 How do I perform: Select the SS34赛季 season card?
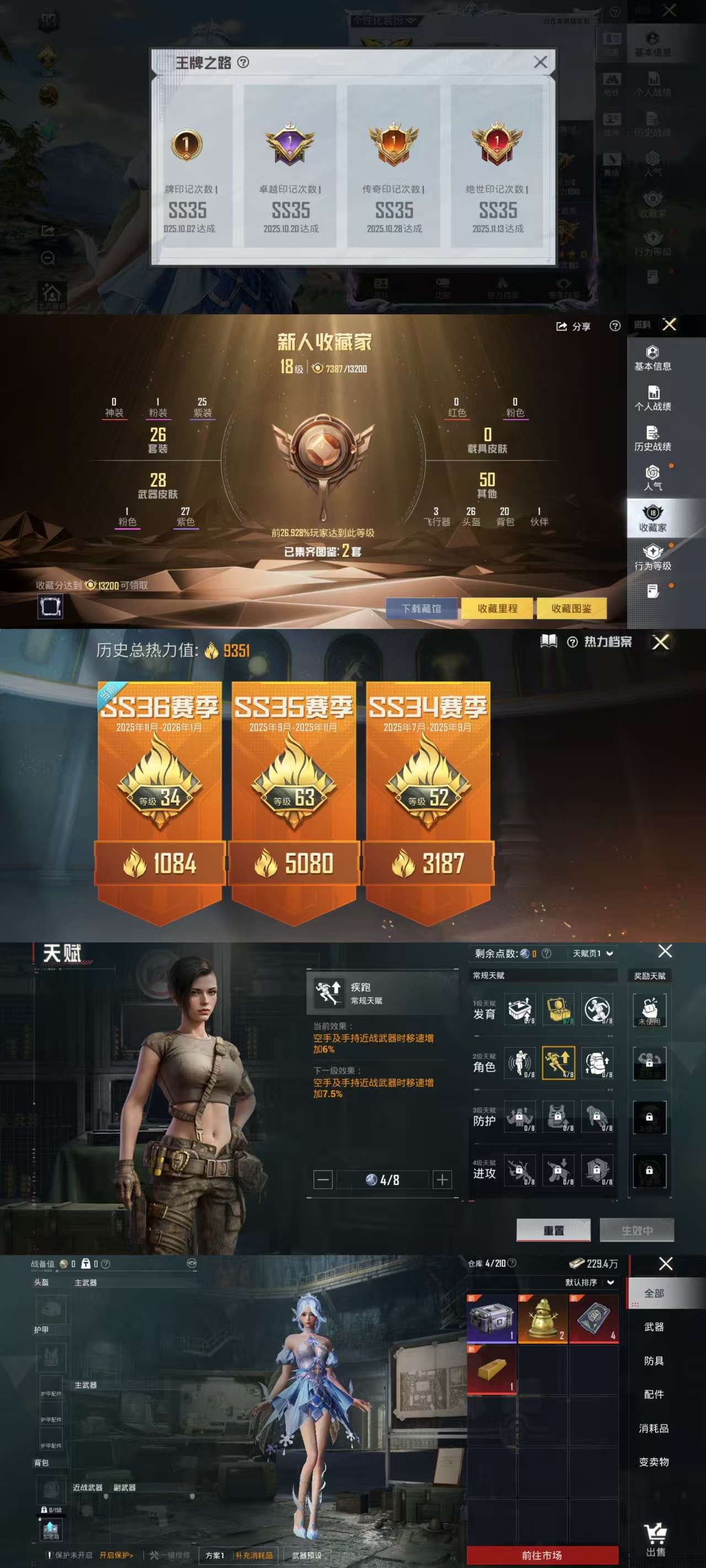click(427, 791)
